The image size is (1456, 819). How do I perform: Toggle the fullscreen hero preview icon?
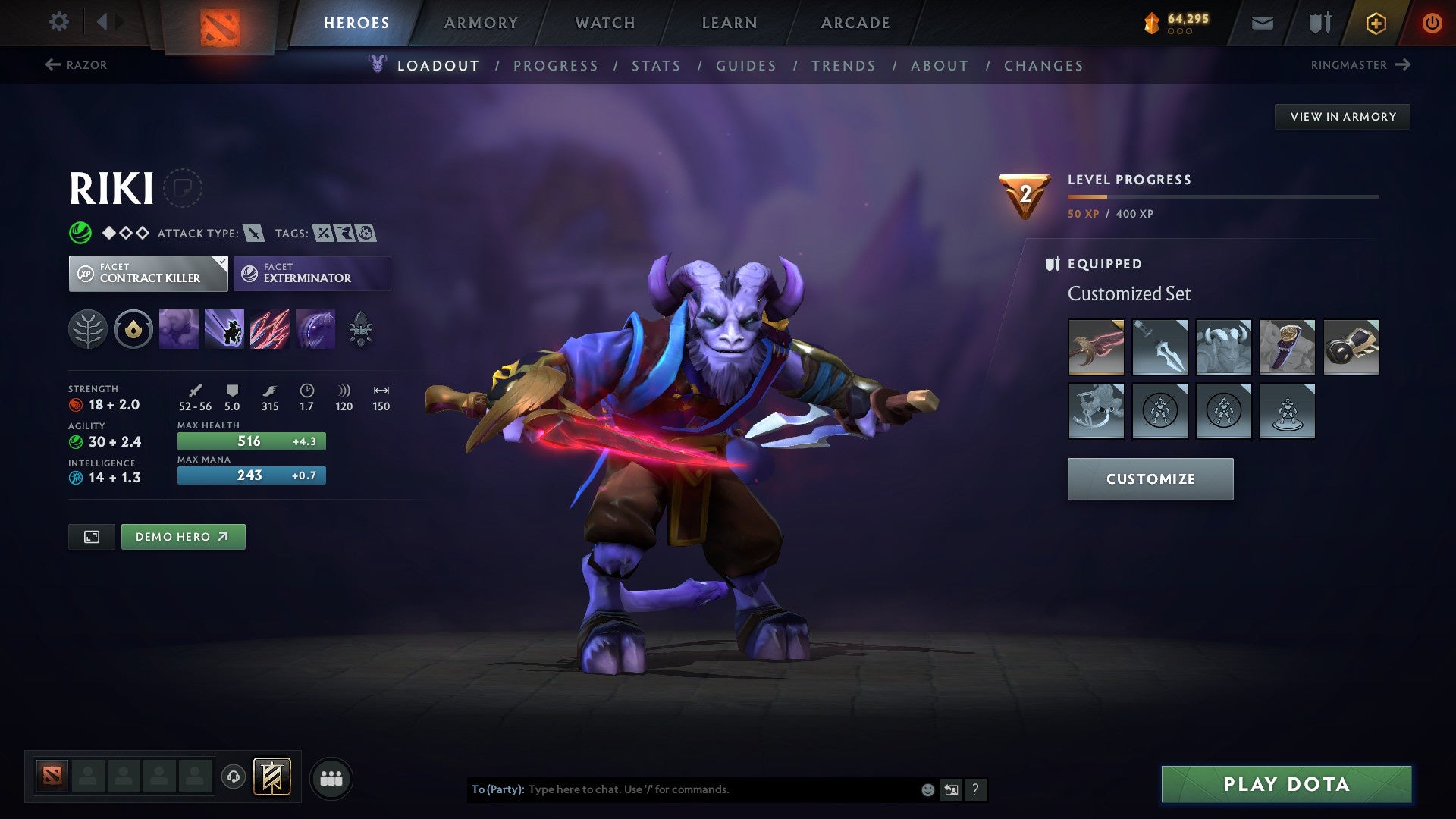tap(91, 536)
